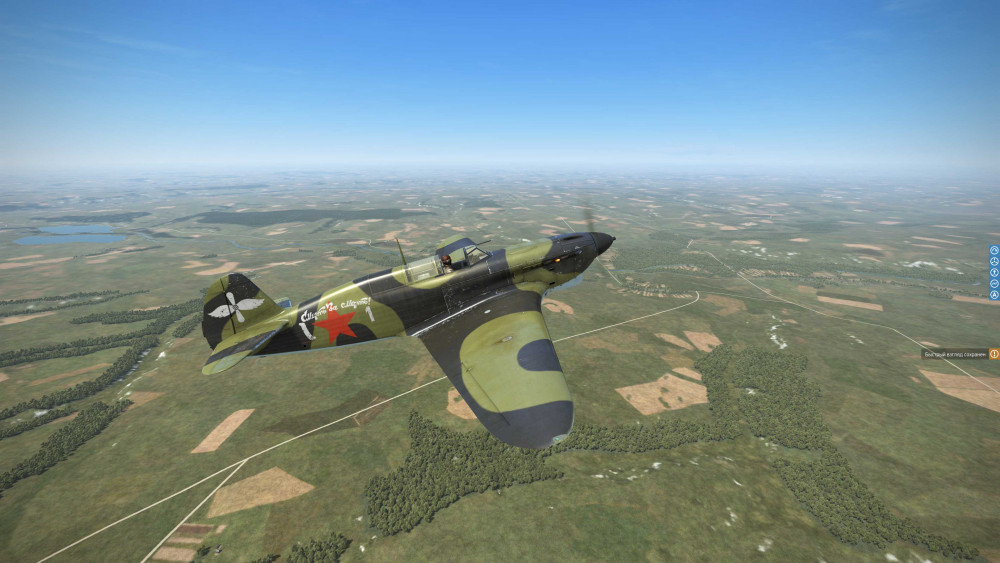
Task: Click the orange exclamation notification icon
Action: (x=994, y=354)
